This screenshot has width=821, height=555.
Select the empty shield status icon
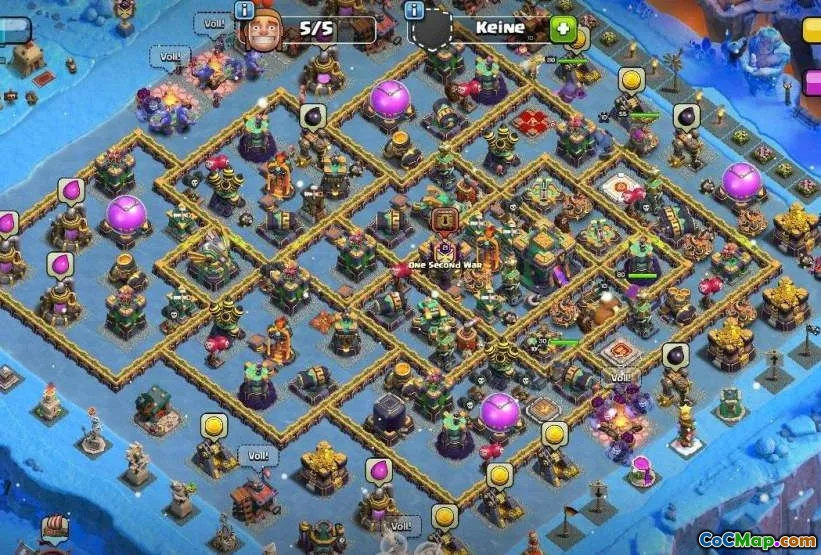tap(432, 32)
